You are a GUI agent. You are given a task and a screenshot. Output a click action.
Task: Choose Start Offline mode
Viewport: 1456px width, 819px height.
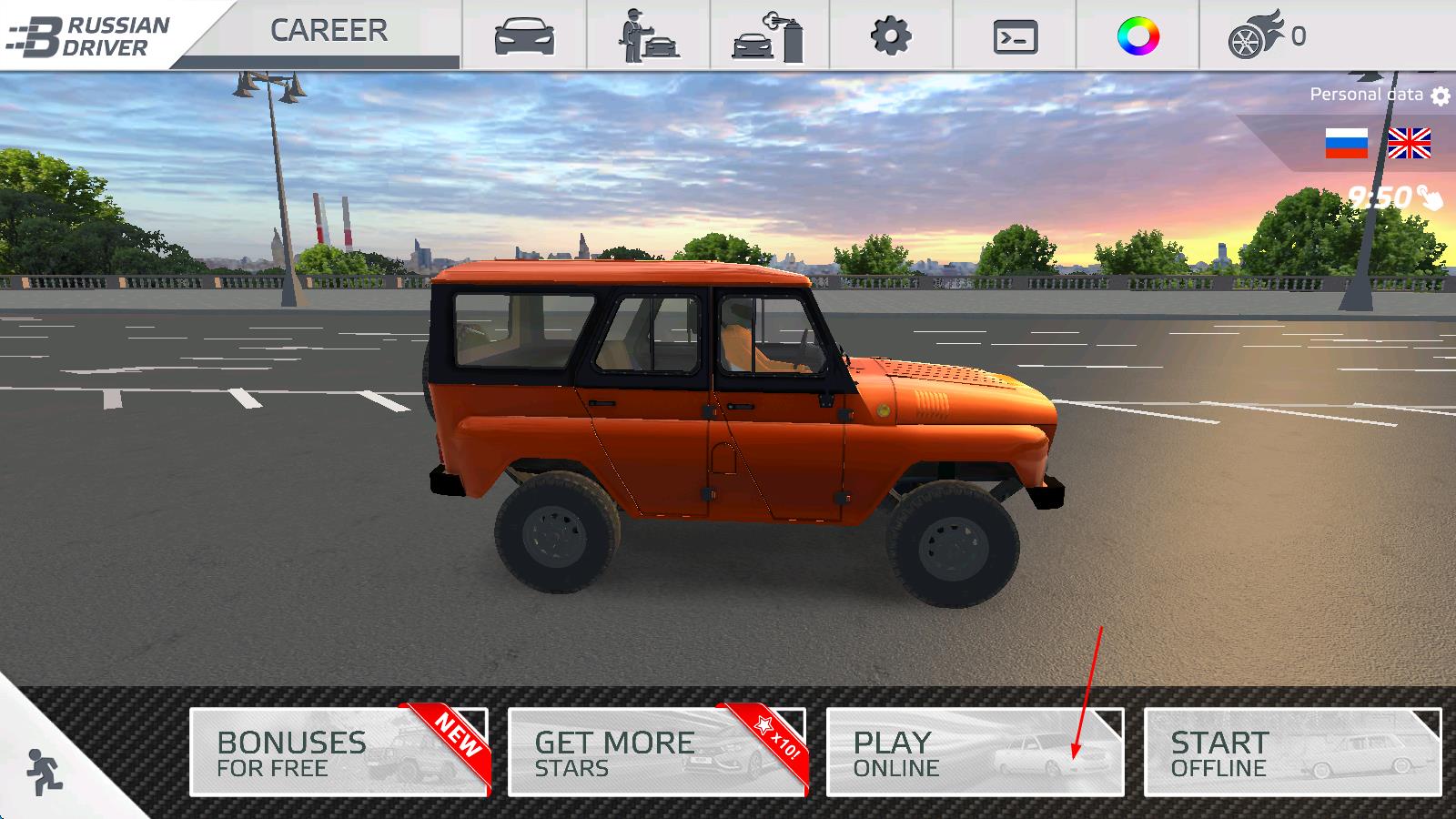click(x=1292, y=753)
